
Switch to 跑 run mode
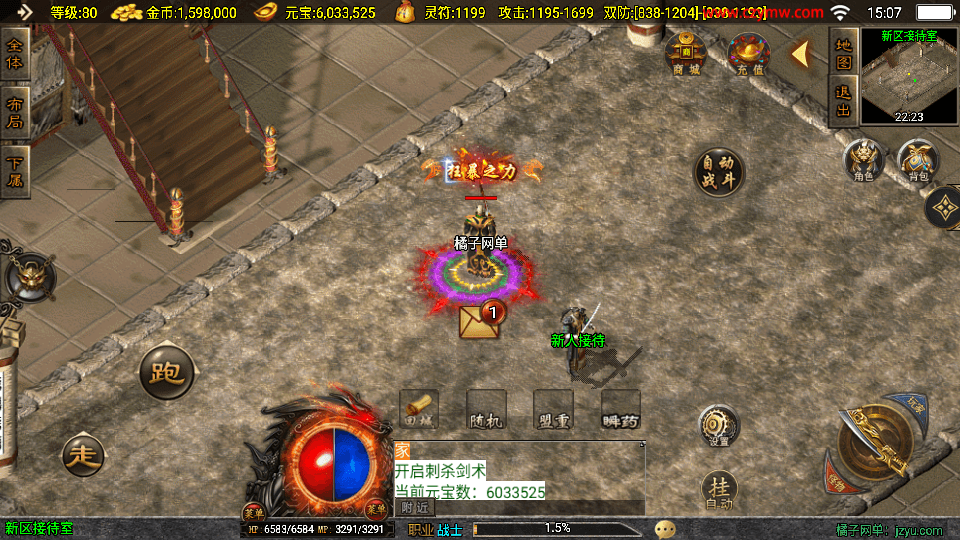pos(166,373)
